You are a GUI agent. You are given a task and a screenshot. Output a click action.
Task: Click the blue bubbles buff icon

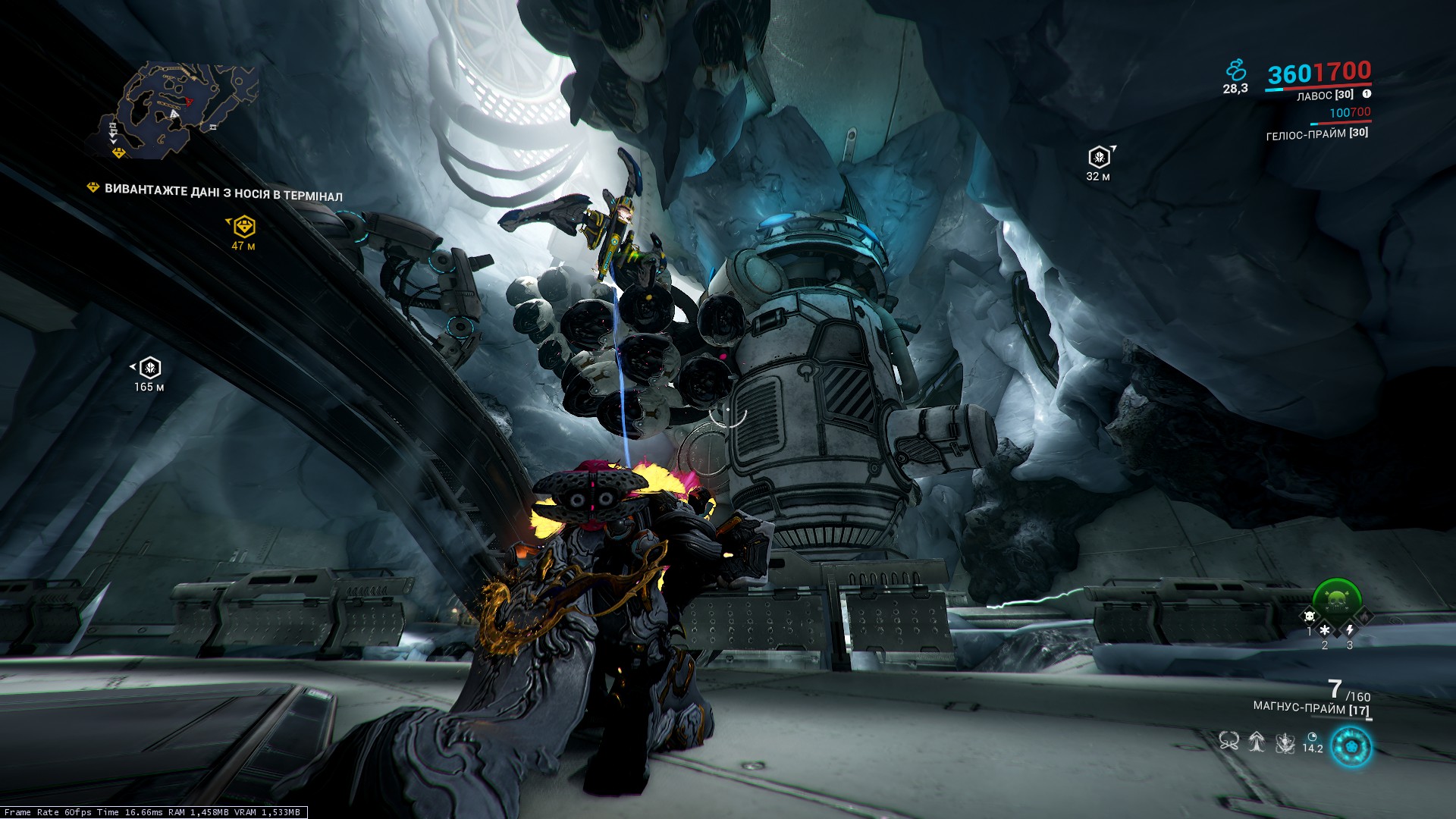tap(1236, 71)
